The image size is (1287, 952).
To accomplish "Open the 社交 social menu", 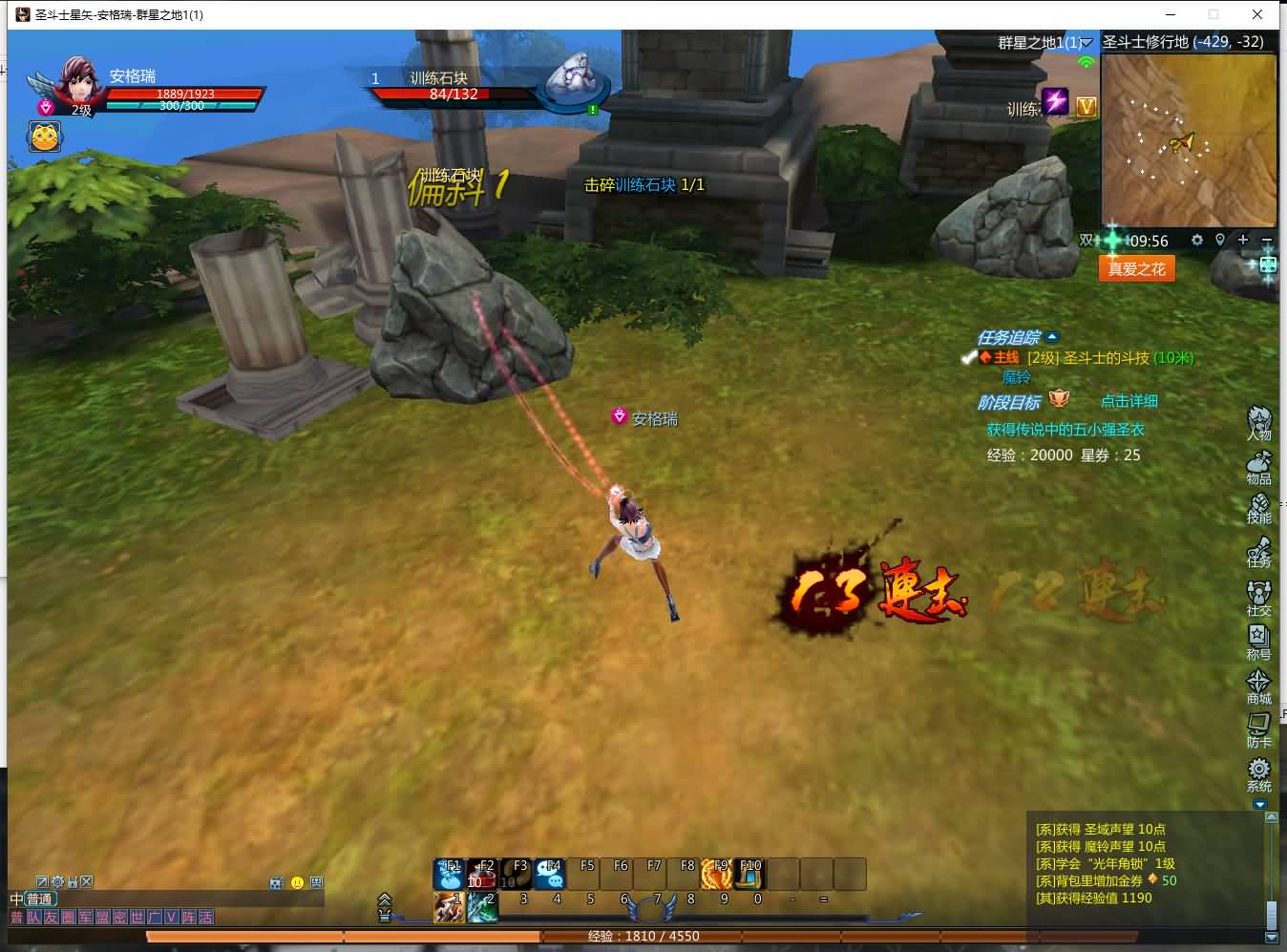I will click(x=1258, y=597).
